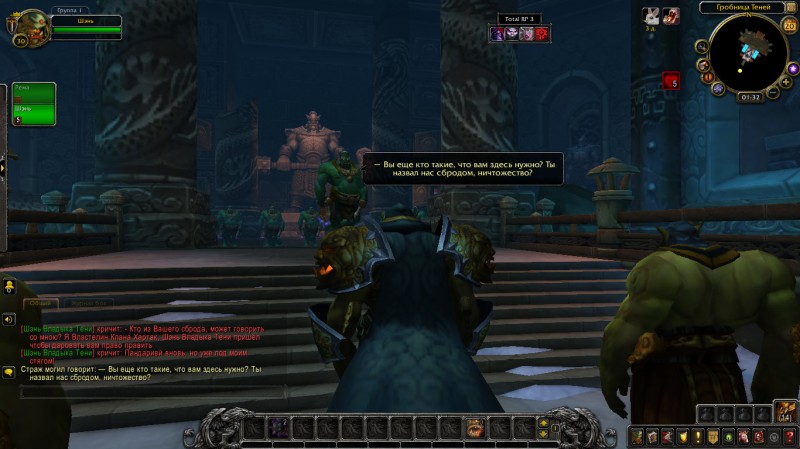Open the main backpack slot
The image size is (800, 449).
click(785, 412)
